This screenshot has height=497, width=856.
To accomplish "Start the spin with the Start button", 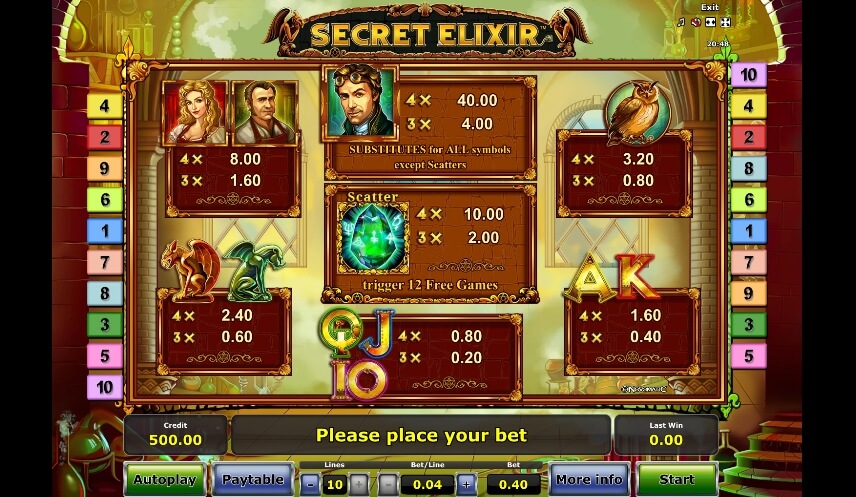I will [x=677, y=479].
